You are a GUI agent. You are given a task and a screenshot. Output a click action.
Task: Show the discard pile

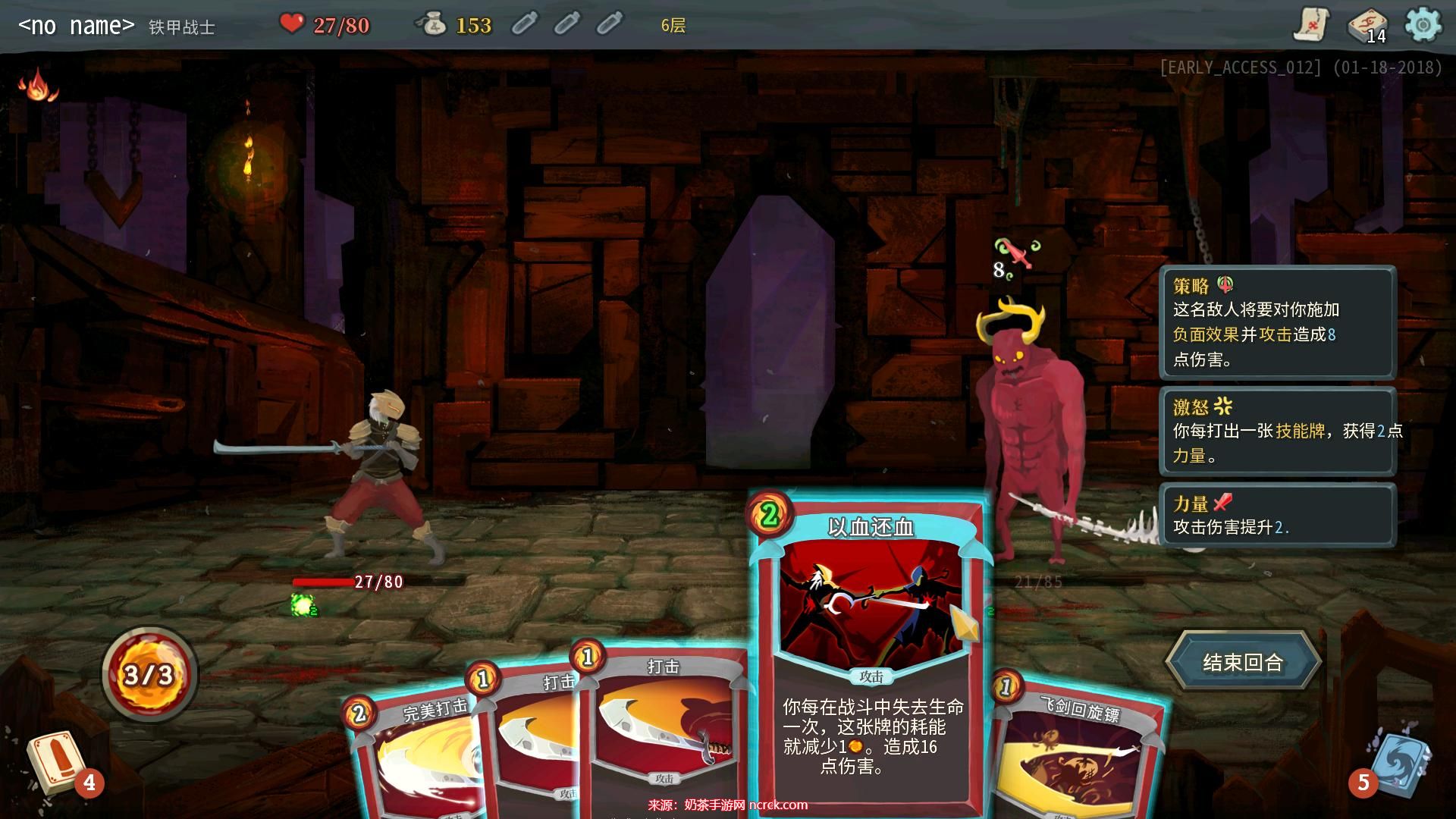pos(1399,762)
